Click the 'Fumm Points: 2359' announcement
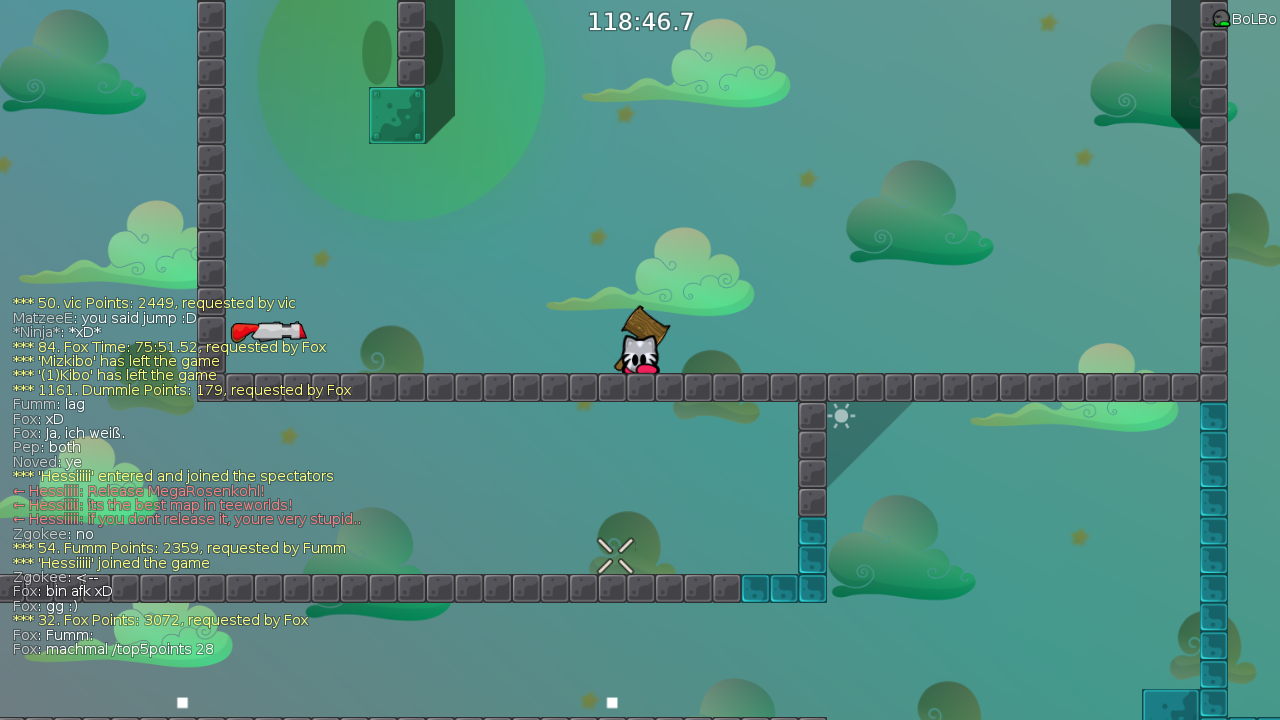This screenshot has height=720, width=1280. pos(180,548)
